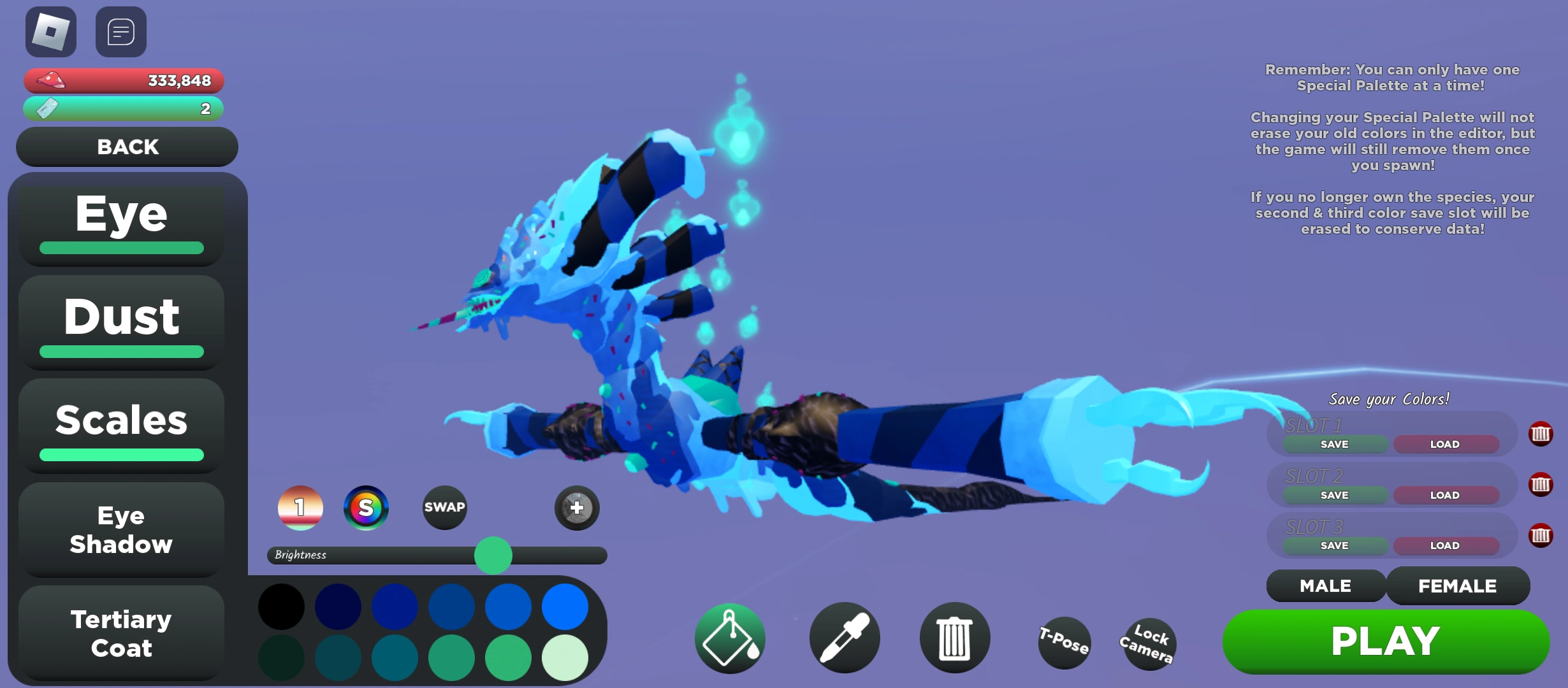Click the gradient palette numbered 1
This screenshot has width=1568, height=688.
point(300,508)
